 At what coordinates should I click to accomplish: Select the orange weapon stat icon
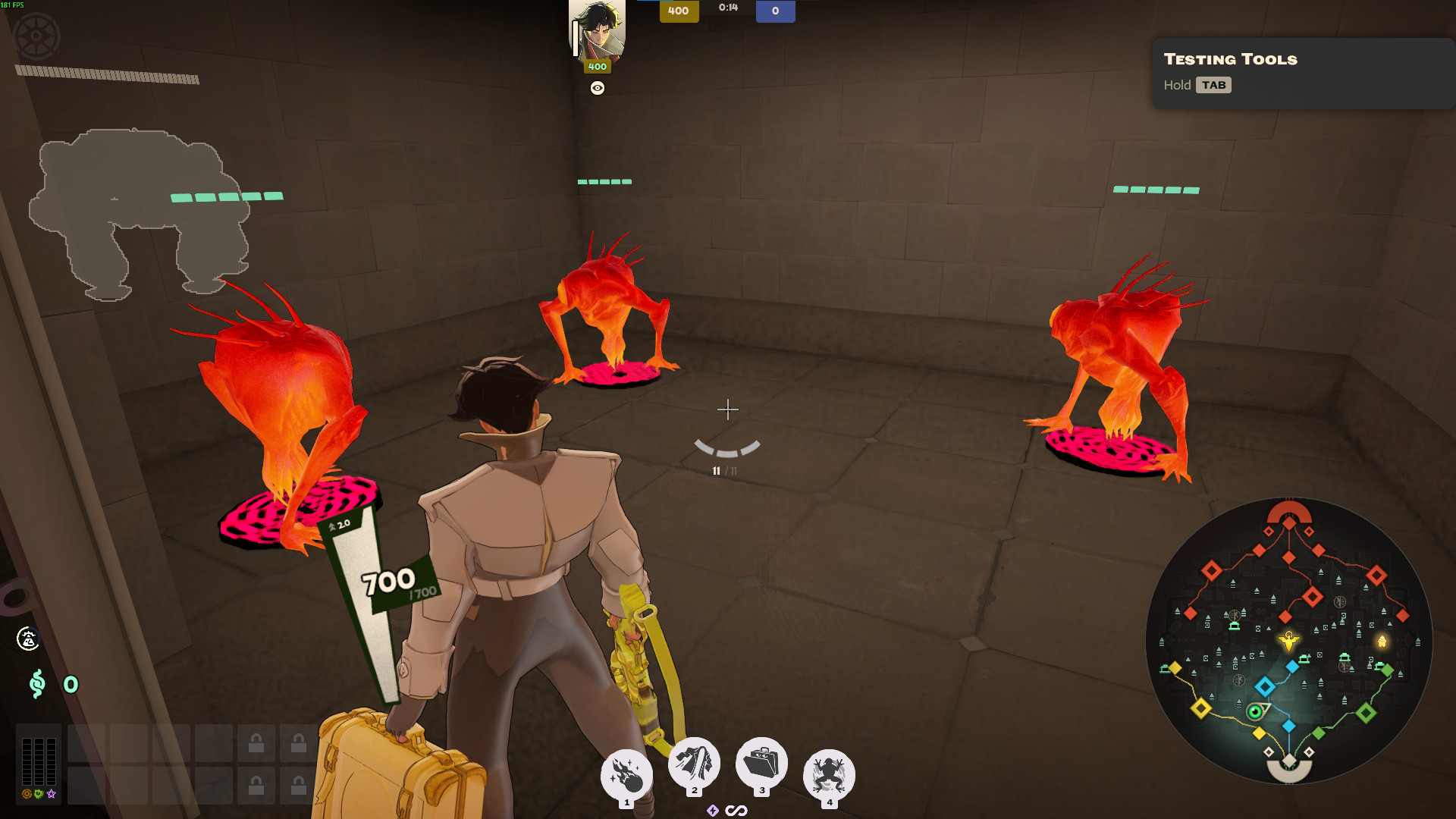tap(26, 795)
